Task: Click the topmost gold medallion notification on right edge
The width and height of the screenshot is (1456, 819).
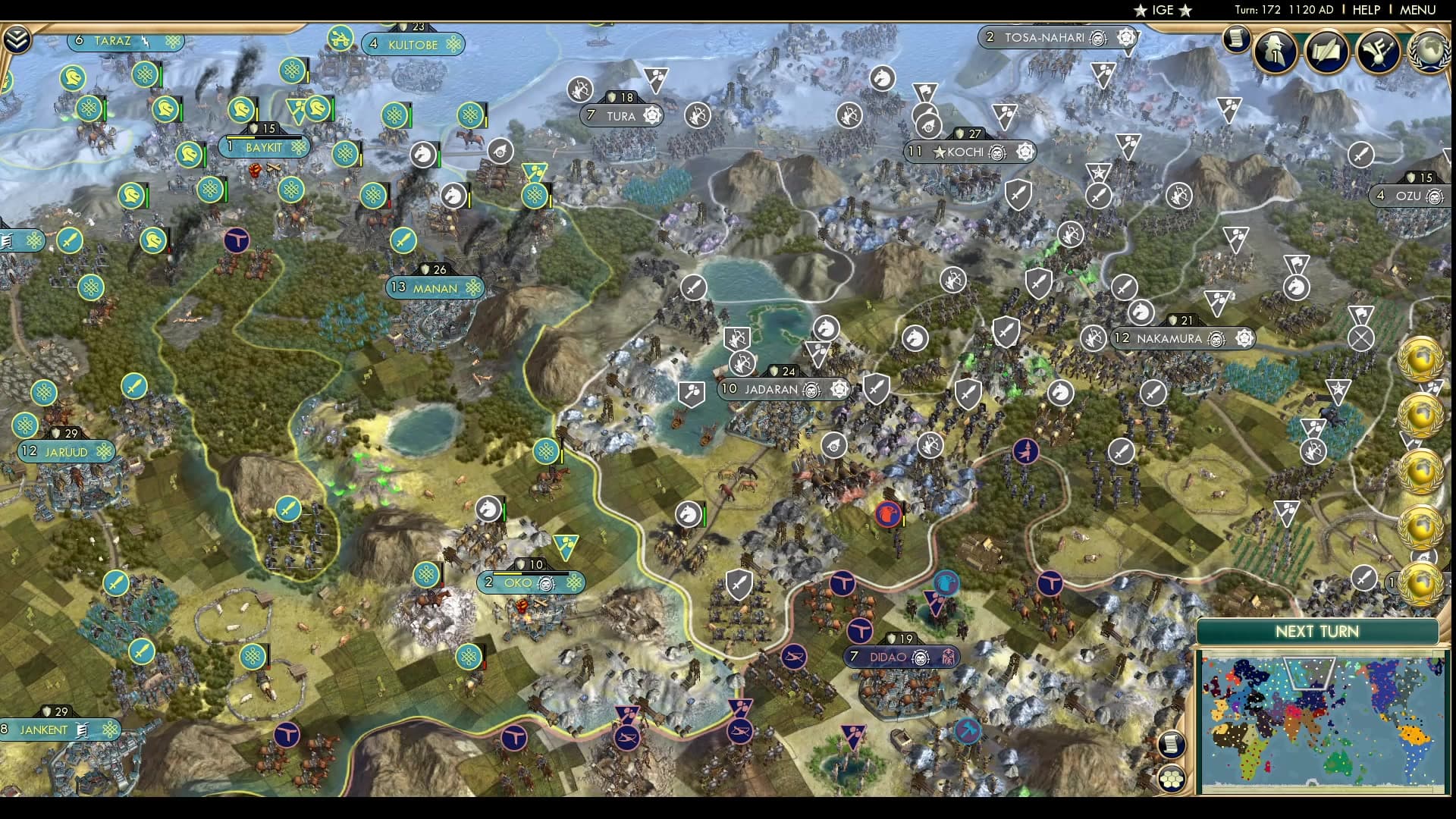Action: point(1420,359)
